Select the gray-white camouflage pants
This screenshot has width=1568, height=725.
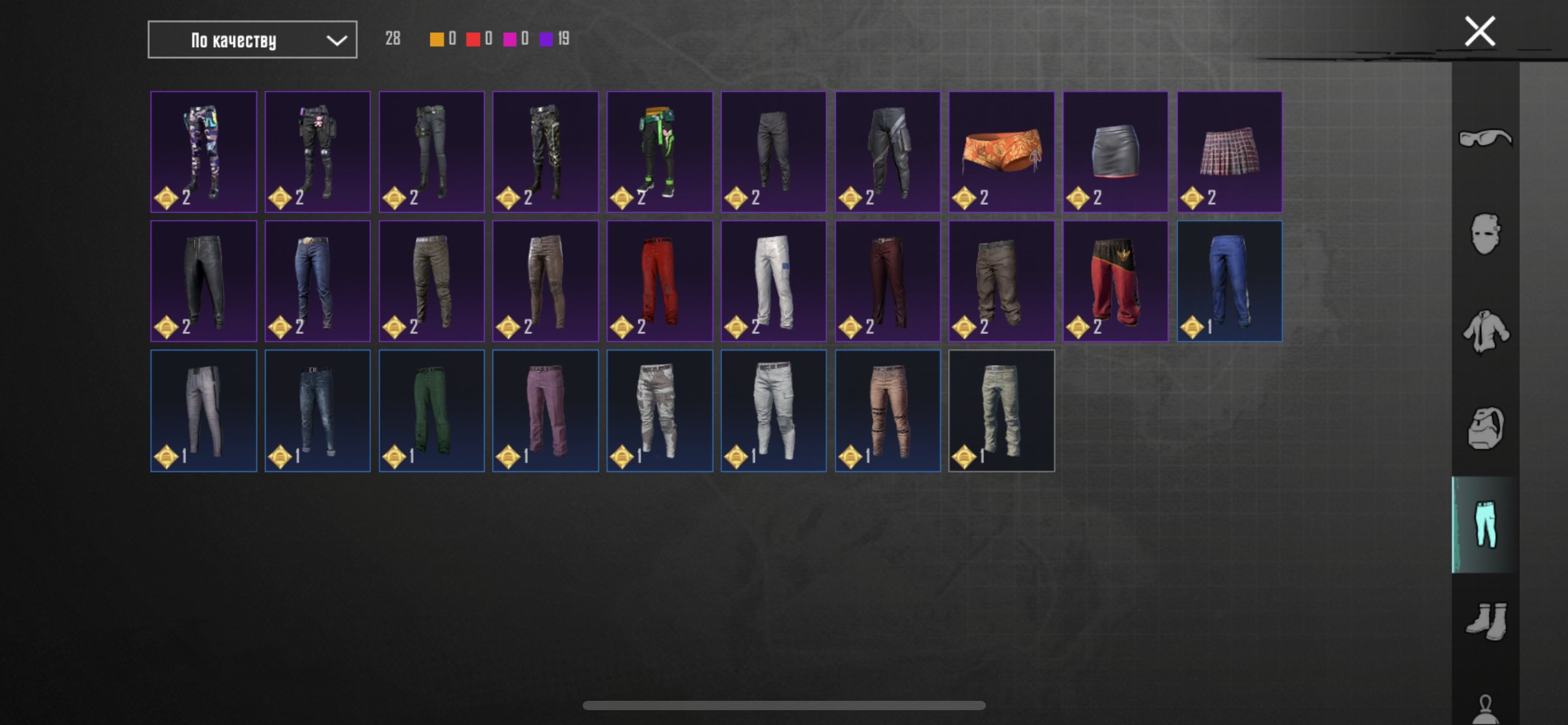(x=660, y=410)
